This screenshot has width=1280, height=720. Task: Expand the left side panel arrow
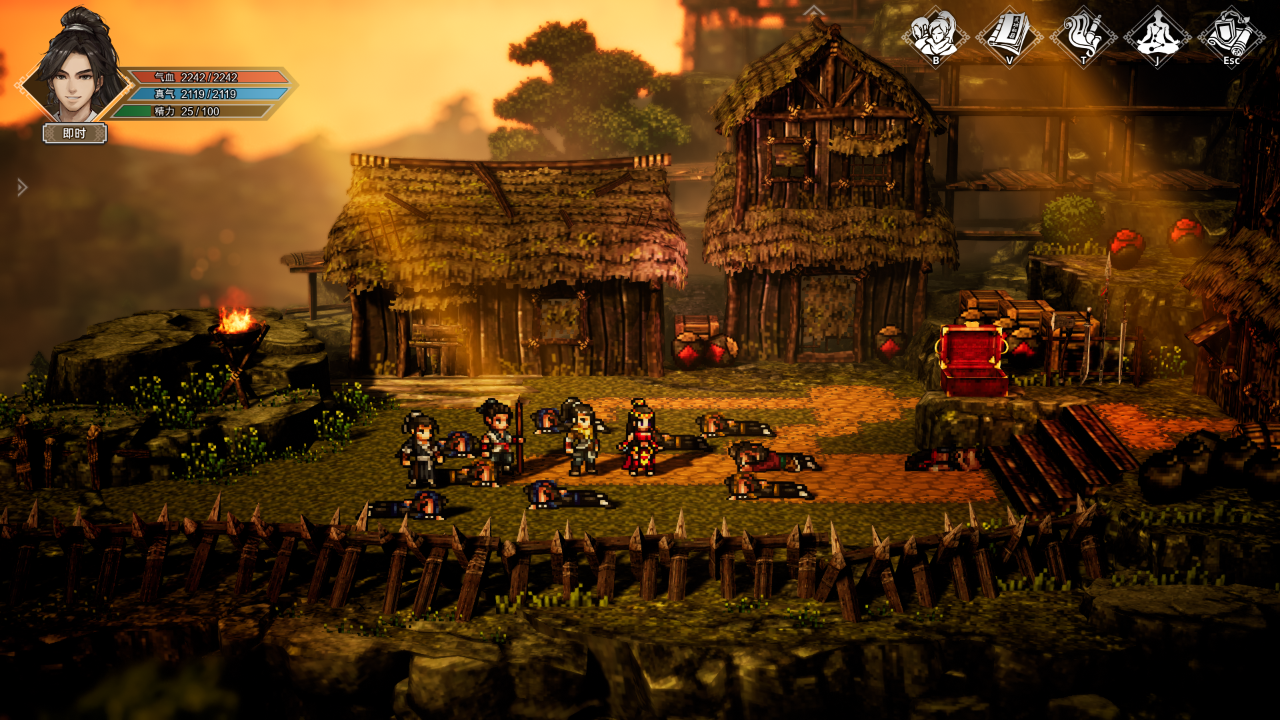22,187
